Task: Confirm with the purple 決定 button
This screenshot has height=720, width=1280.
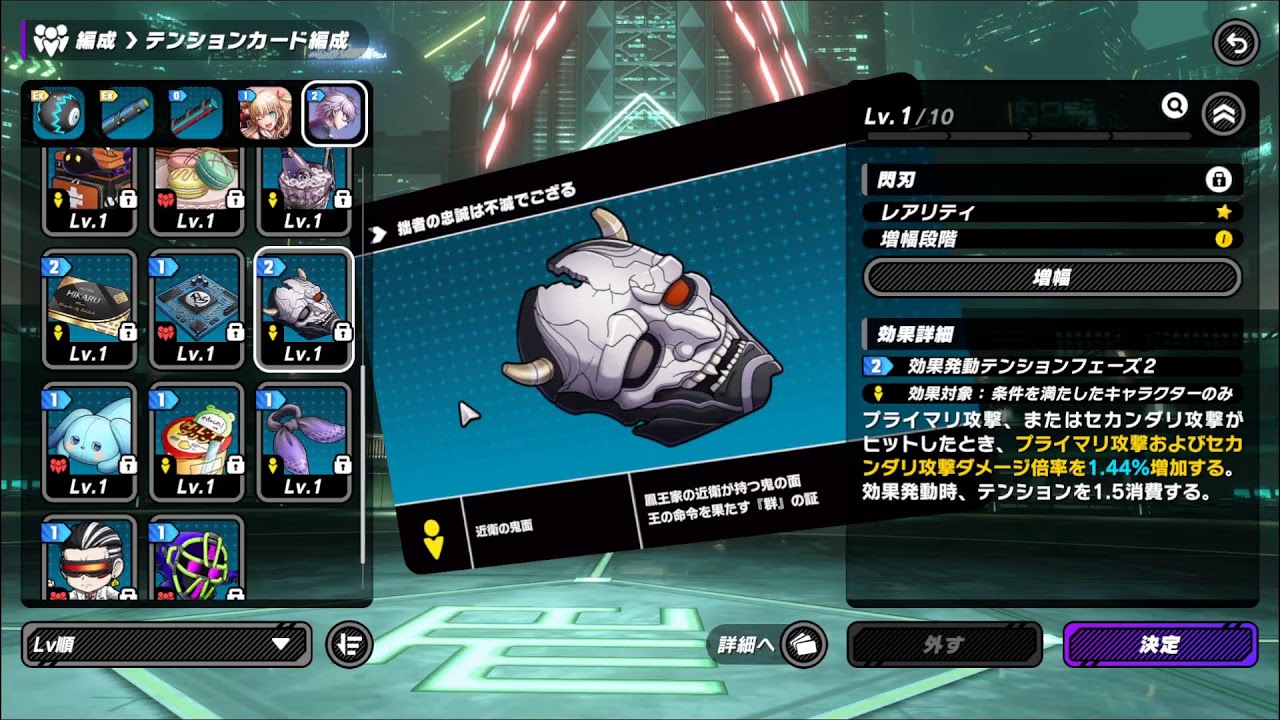Action: [1159, 645]
